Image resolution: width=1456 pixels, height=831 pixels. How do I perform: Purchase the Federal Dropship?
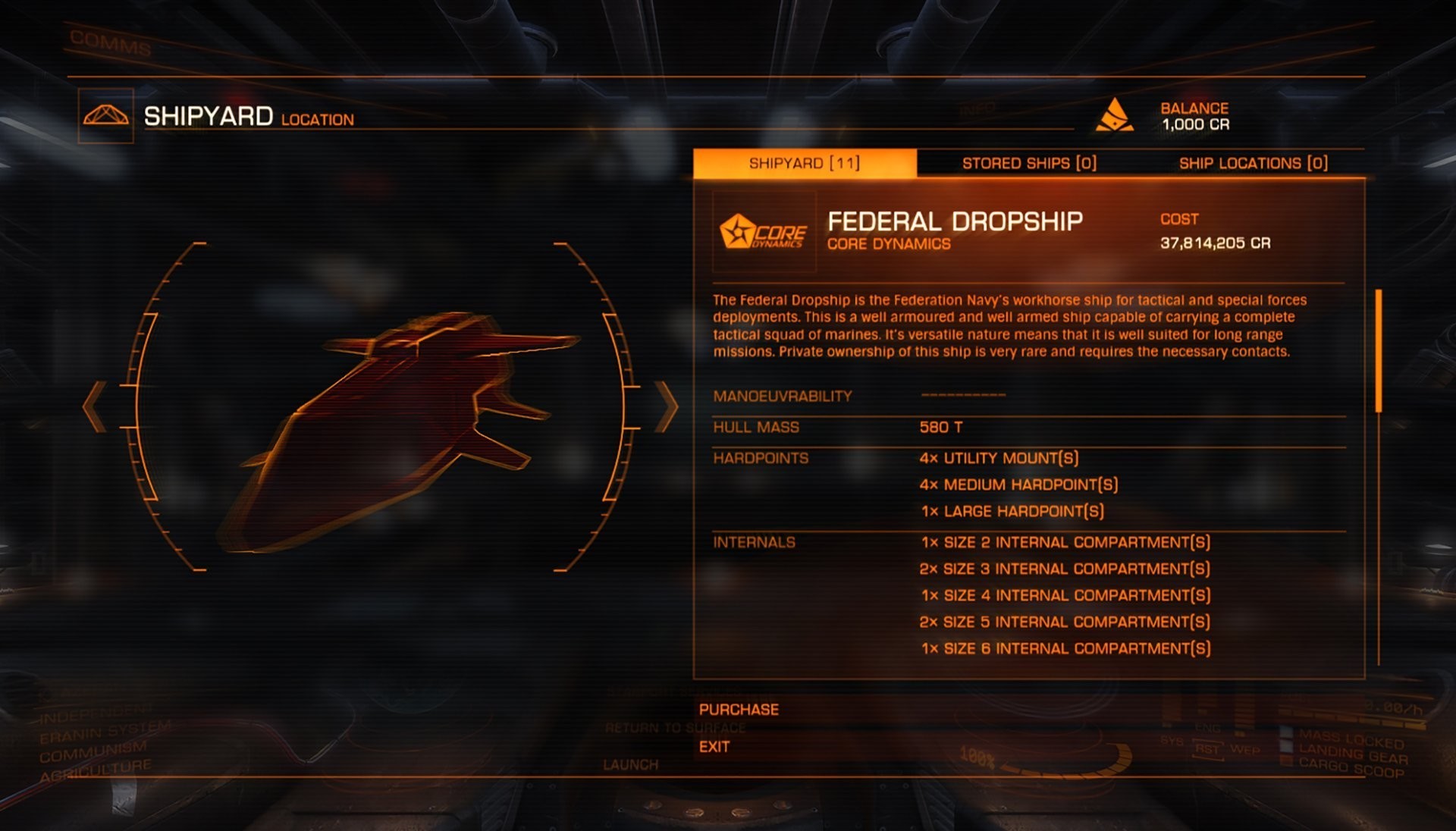click(739, 709)
